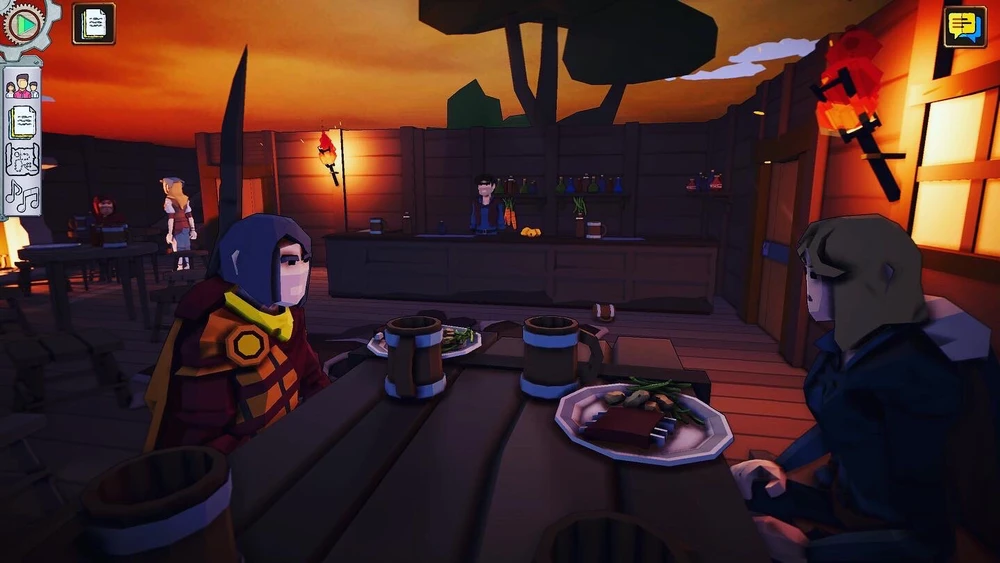Open the documents icon beside the gear
The height and width of the screenshot is (563, 1000).
click(94, 24)
